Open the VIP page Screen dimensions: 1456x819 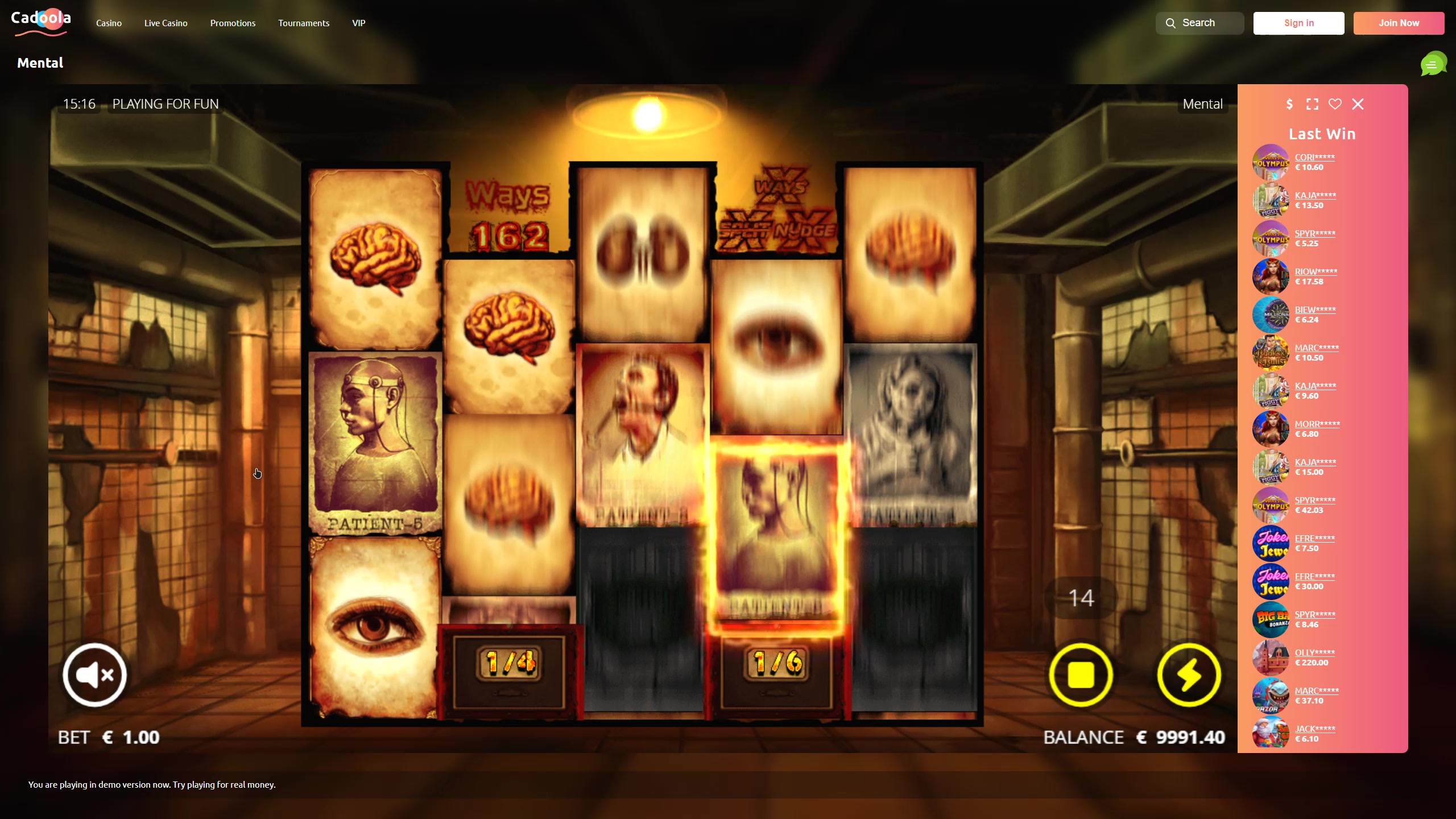point(358,23)
